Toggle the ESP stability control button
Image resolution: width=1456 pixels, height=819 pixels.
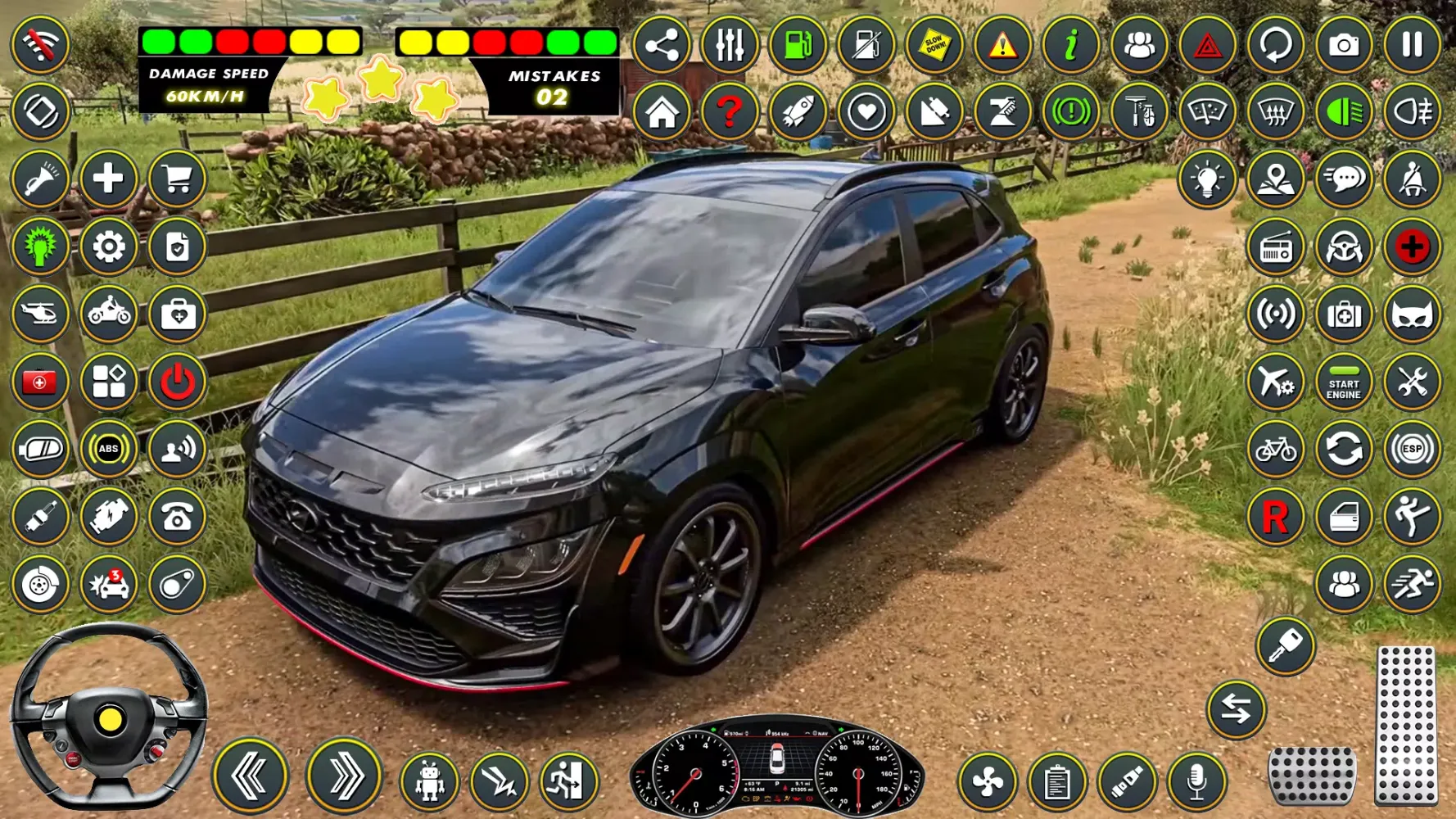point(1412,449)
